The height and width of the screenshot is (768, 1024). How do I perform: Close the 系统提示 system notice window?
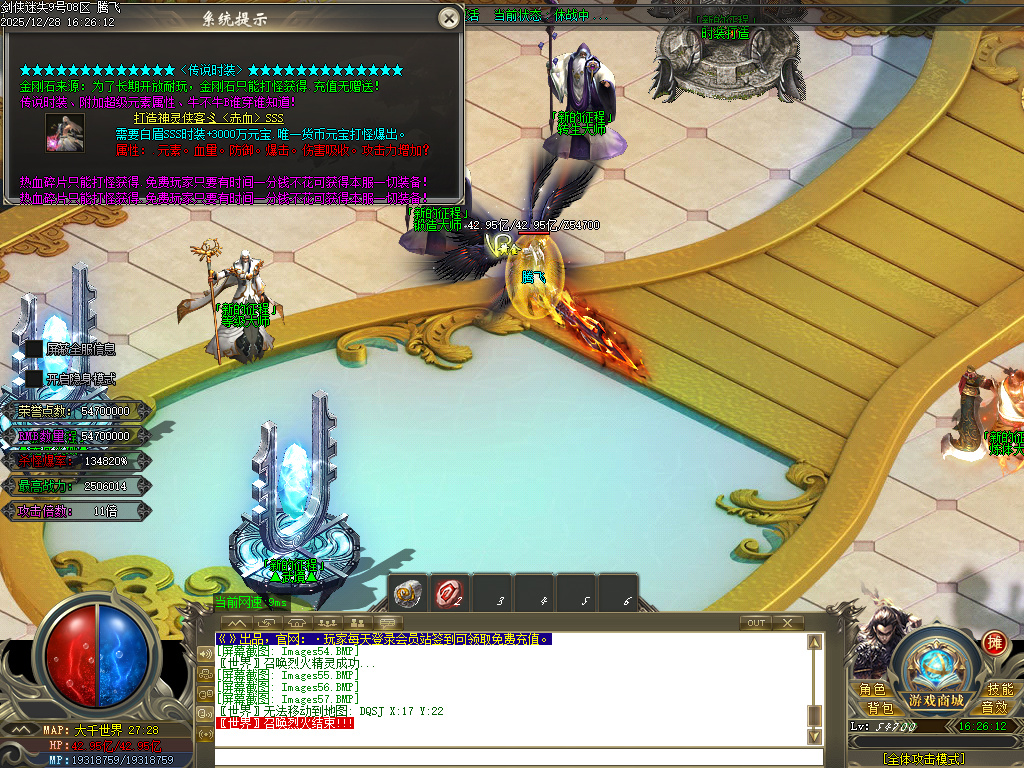coord(449,18)
